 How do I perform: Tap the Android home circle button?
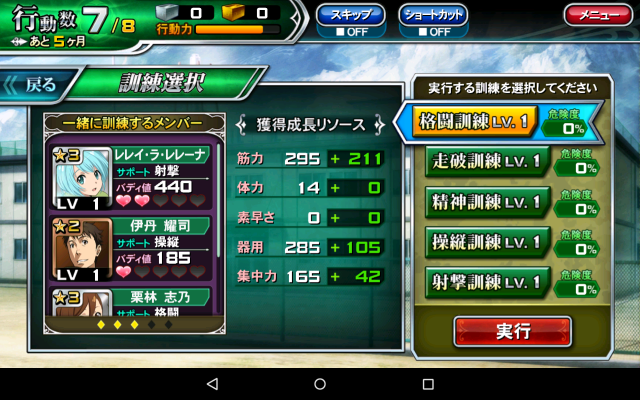[x=320, y=384]
